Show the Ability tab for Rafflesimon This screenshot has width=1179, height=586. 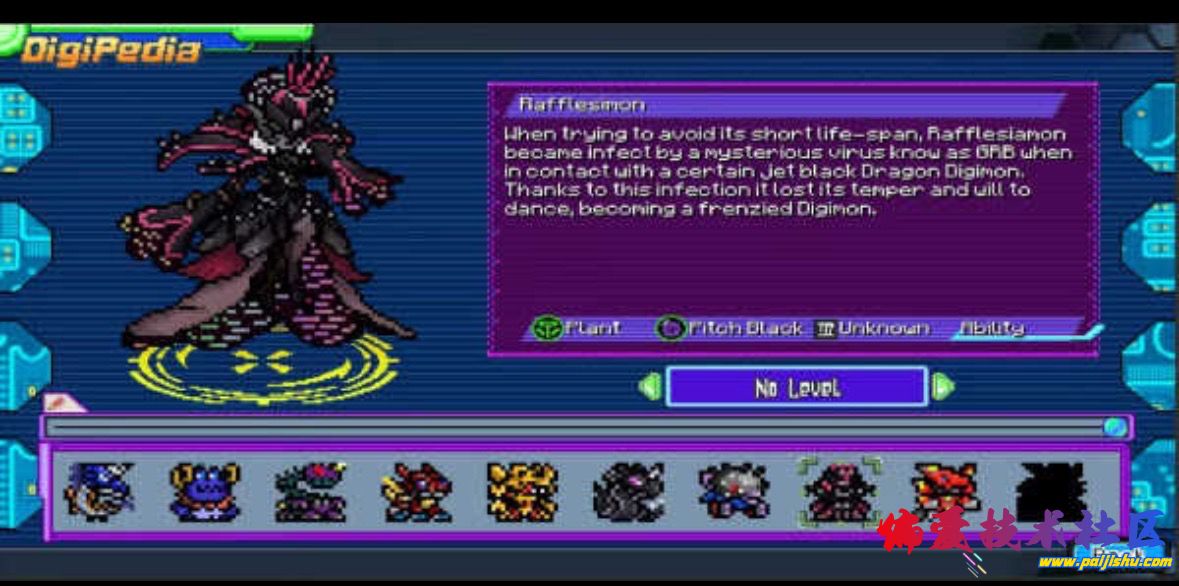pos(992,328)
